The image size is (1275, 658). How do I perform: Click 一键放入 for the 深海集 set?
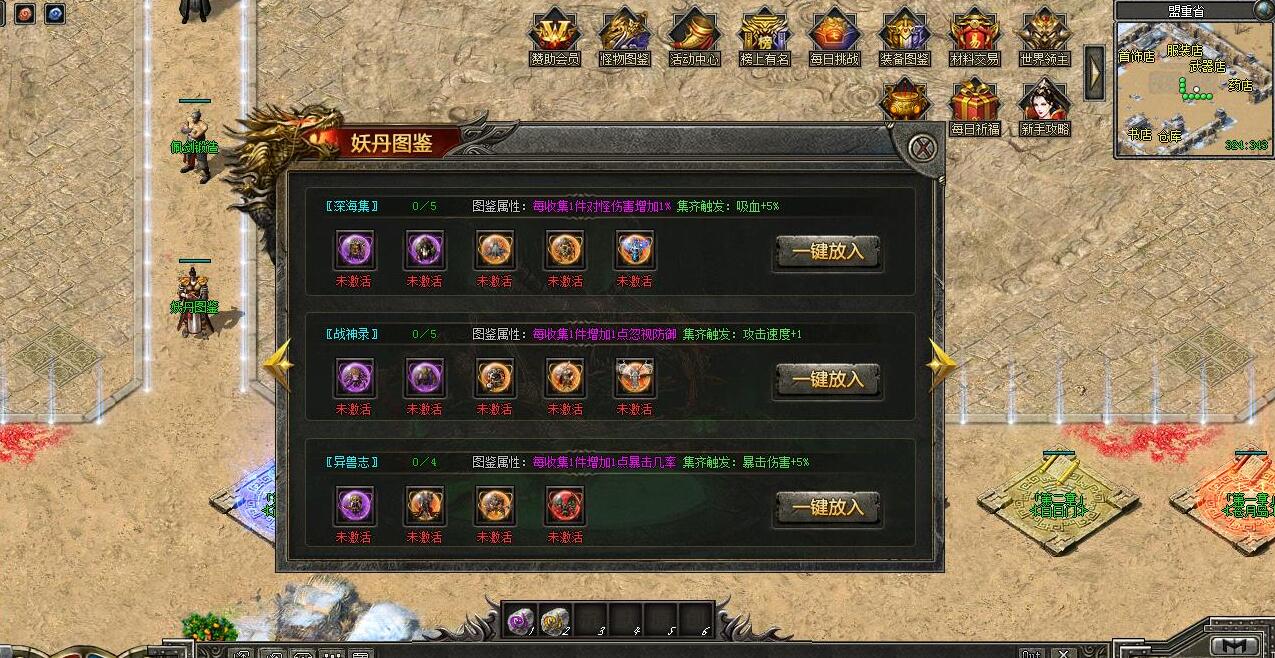tap(827, 252)
